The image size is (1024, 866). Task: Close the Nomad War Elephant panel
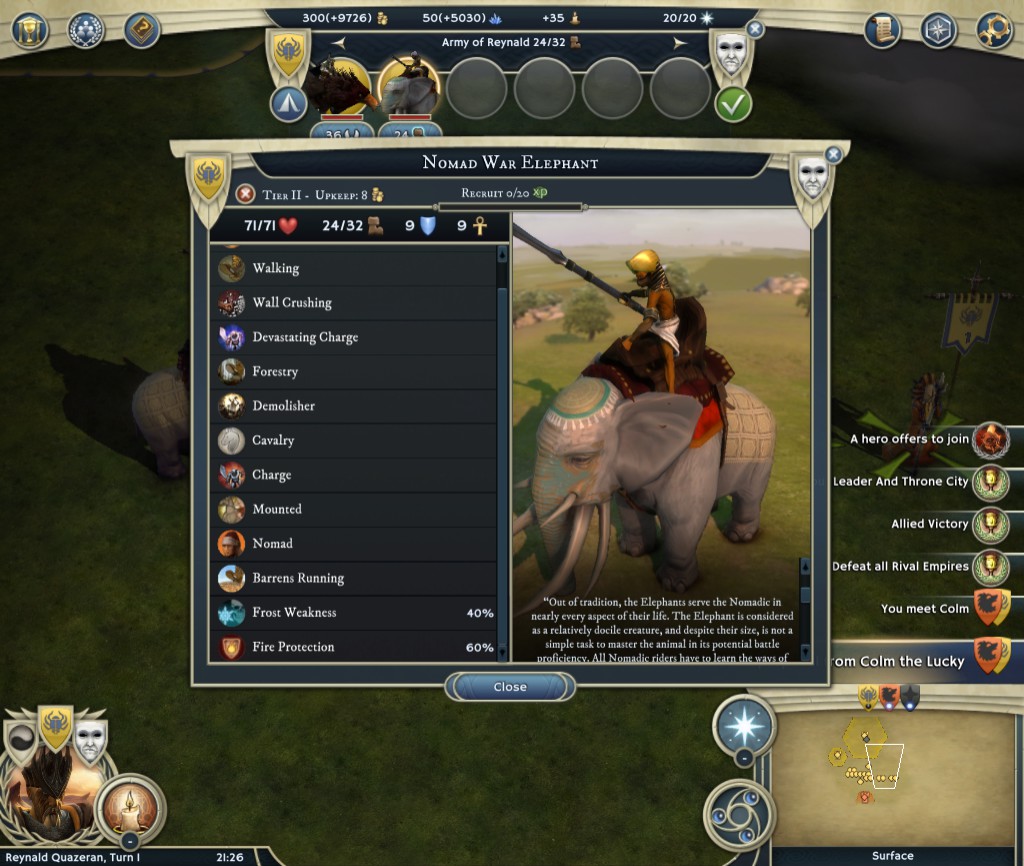coord(510,687)
